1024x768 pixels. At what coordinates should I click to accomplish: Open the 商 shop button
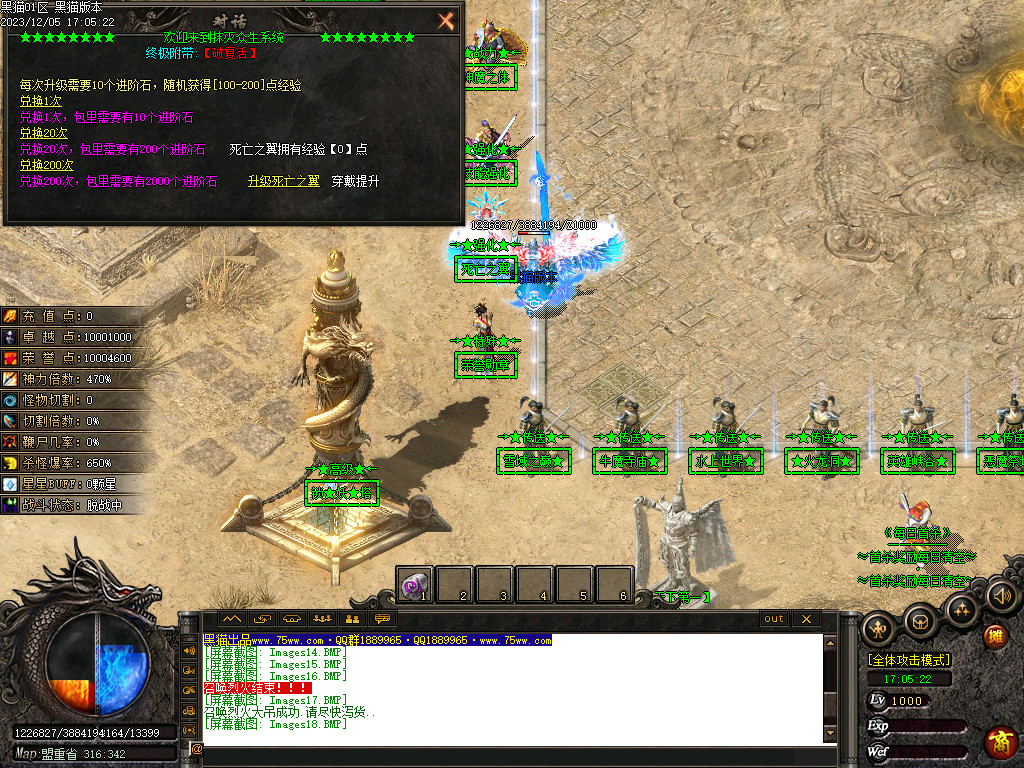tap(1001, 742)
